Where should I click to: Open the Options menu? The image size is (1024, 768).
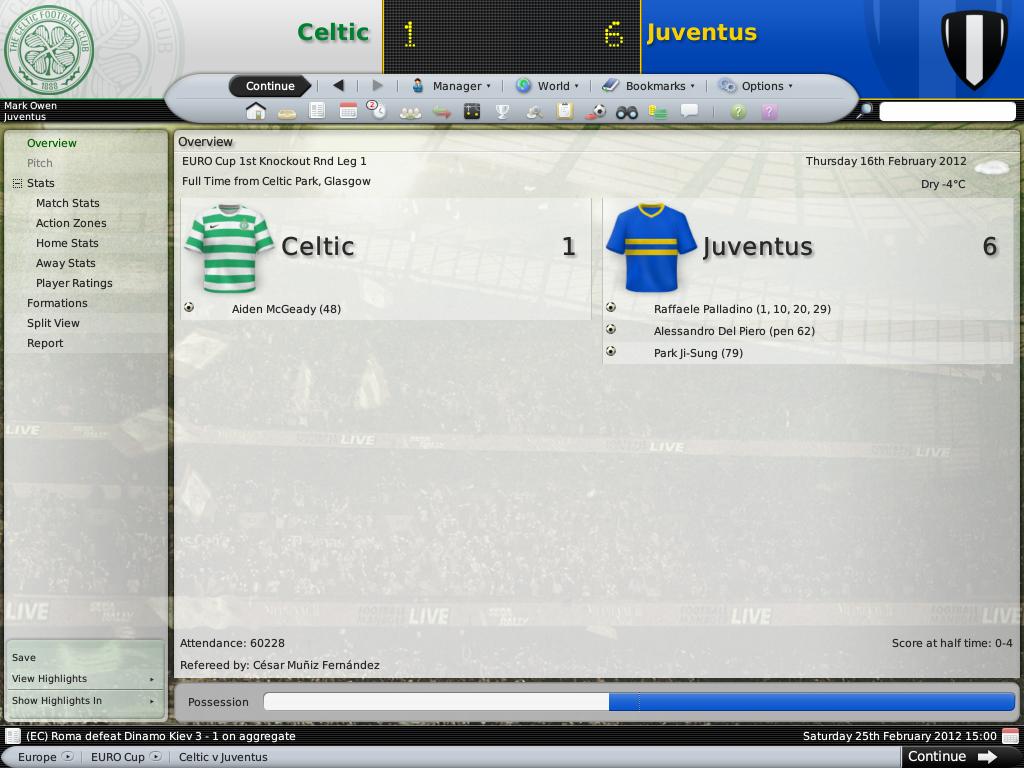(x=755, y=86)
